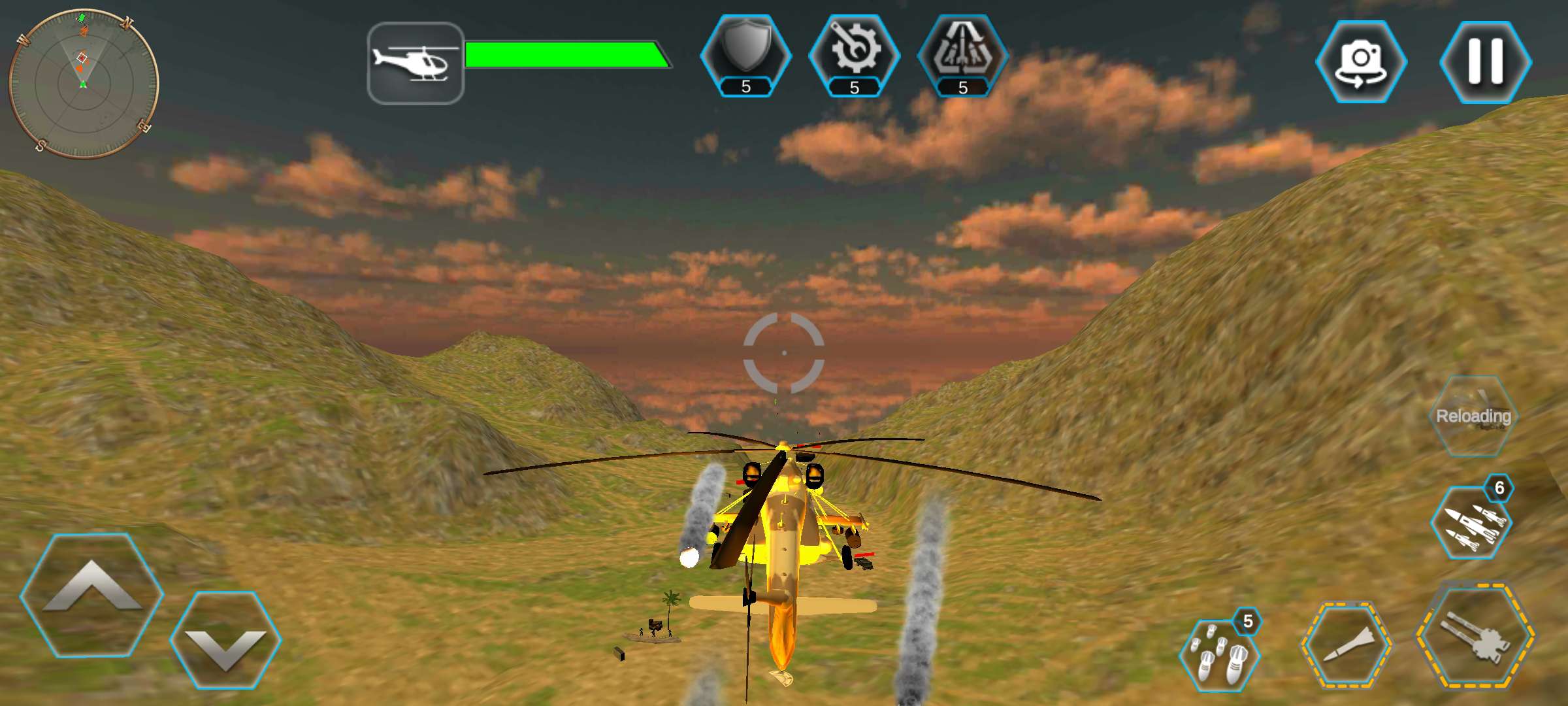Click the helicopter portrait icon

click(x=416, y=63)
